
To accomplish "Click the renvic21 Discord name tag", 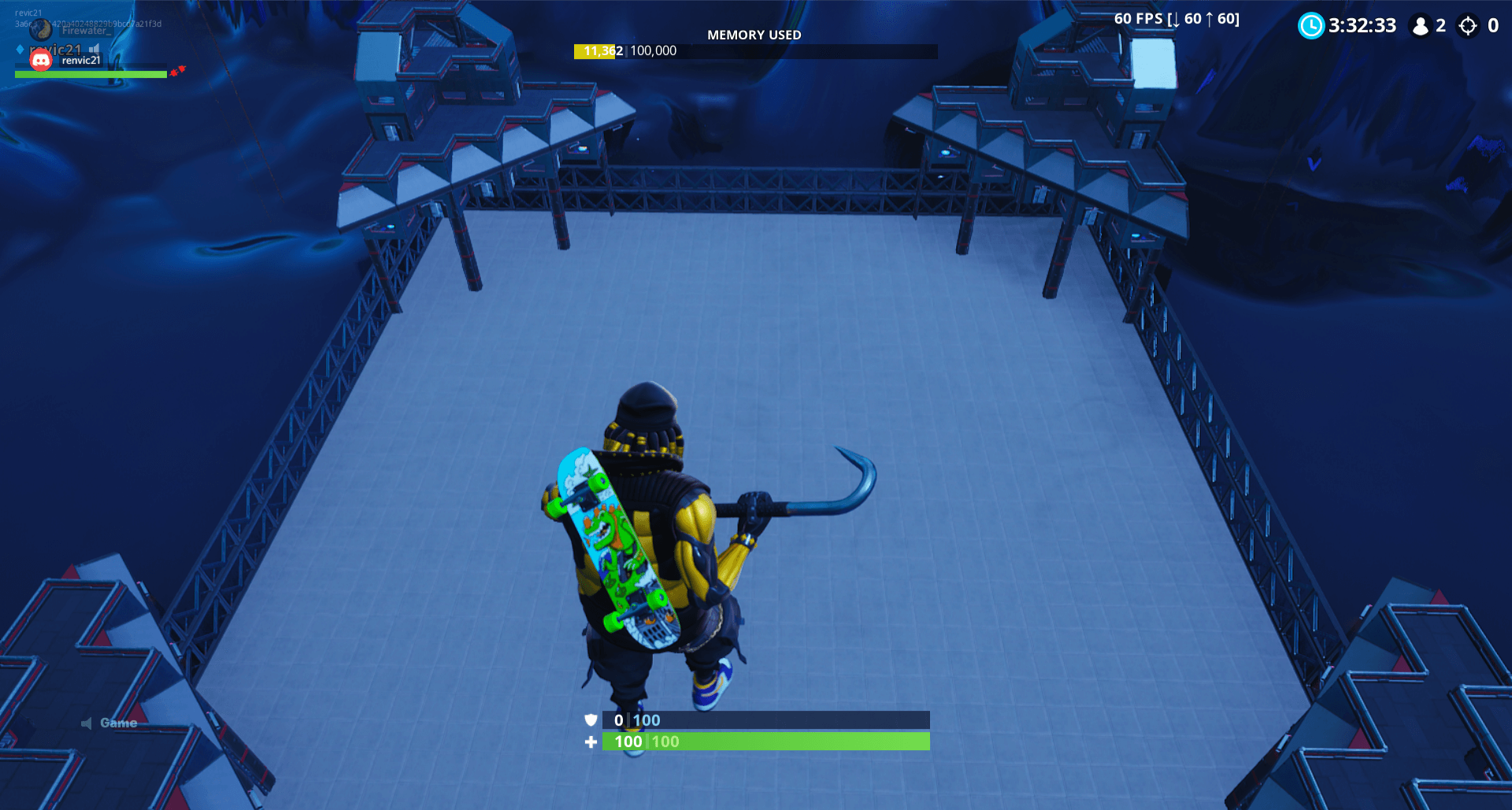I will coord(81,61).
